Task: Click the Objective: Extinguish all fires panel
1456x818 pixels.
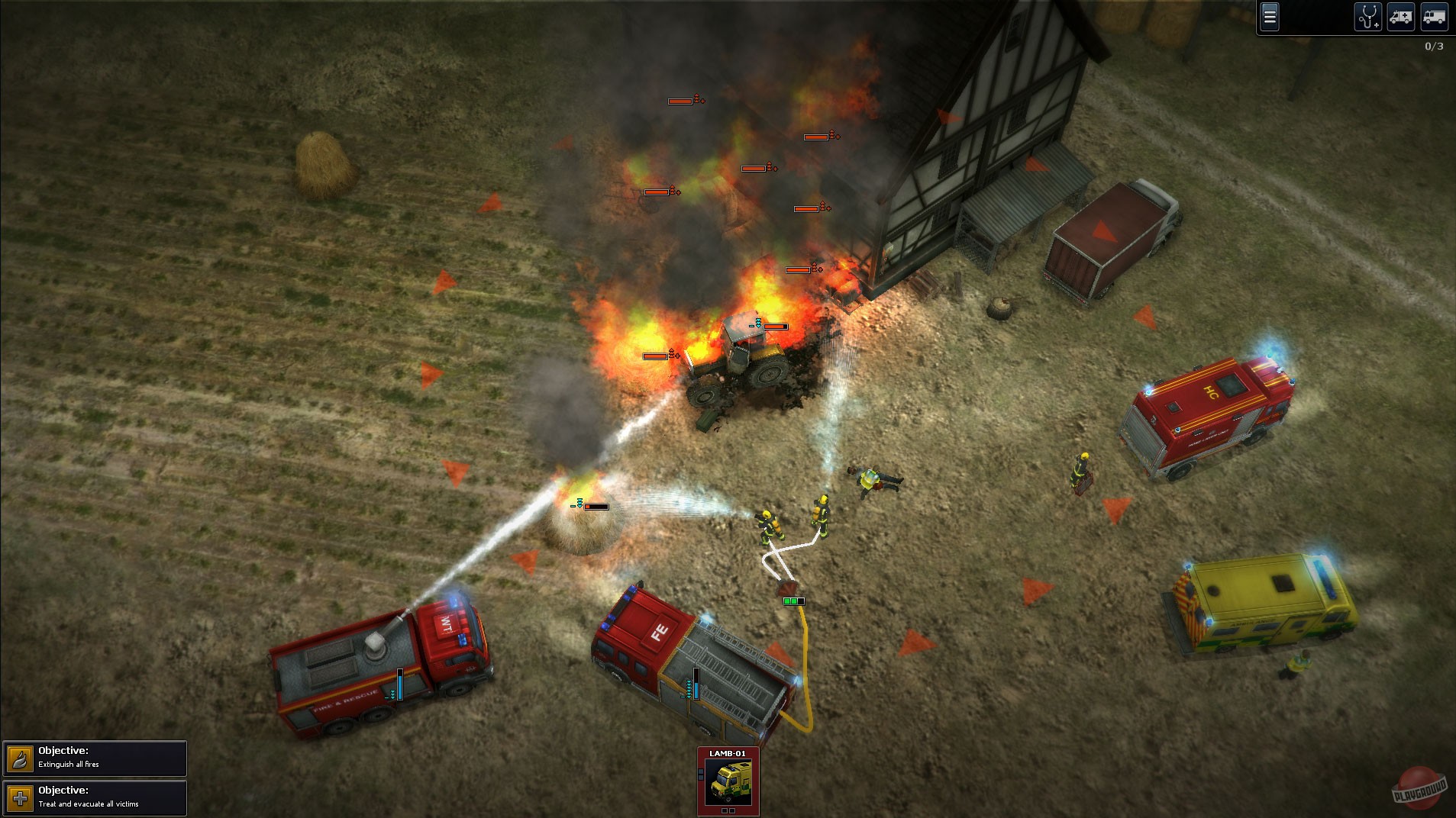Action: pyautogui.click(x=95, y=758)
